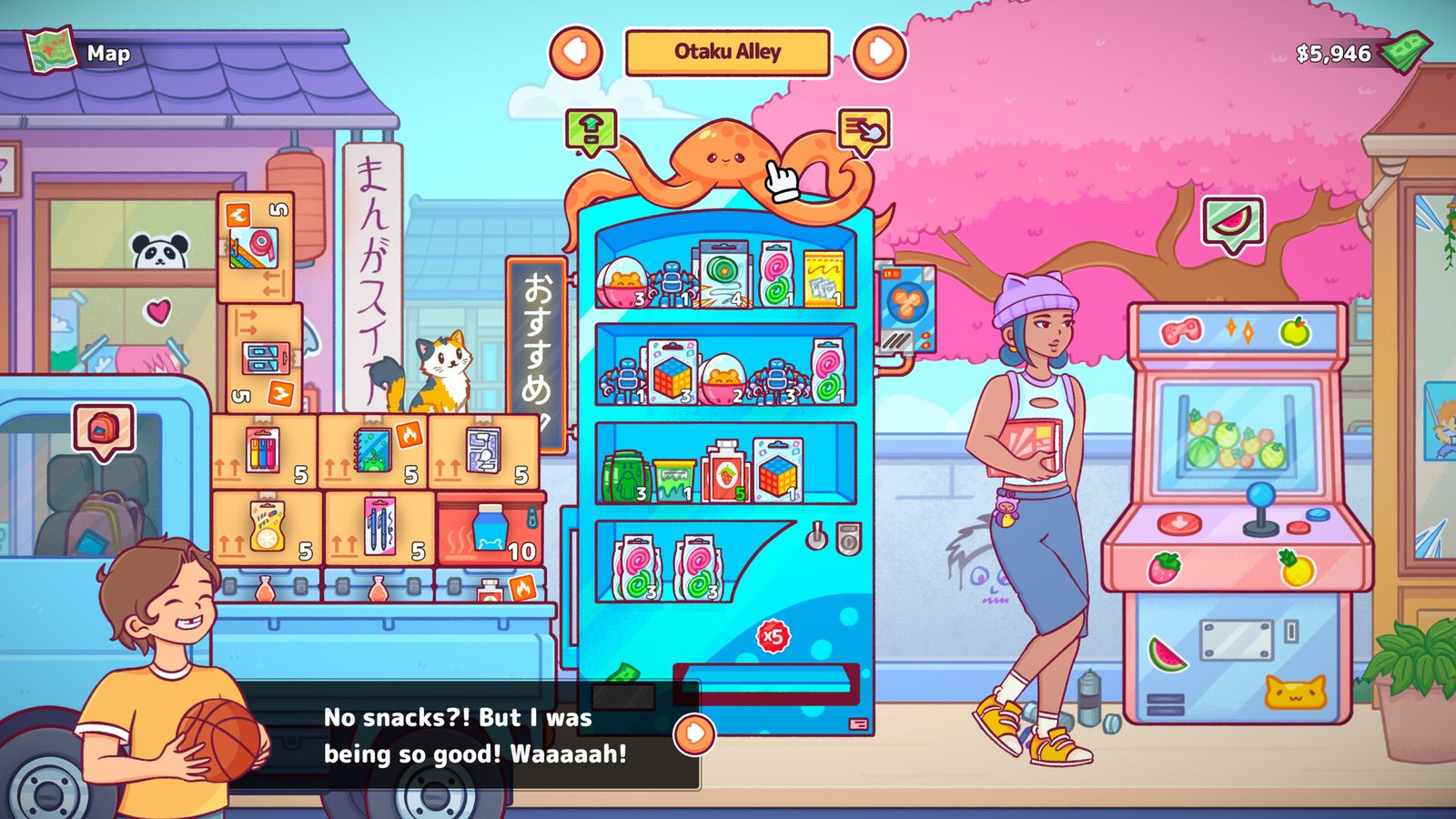Select the colored markers stock box

264,452
